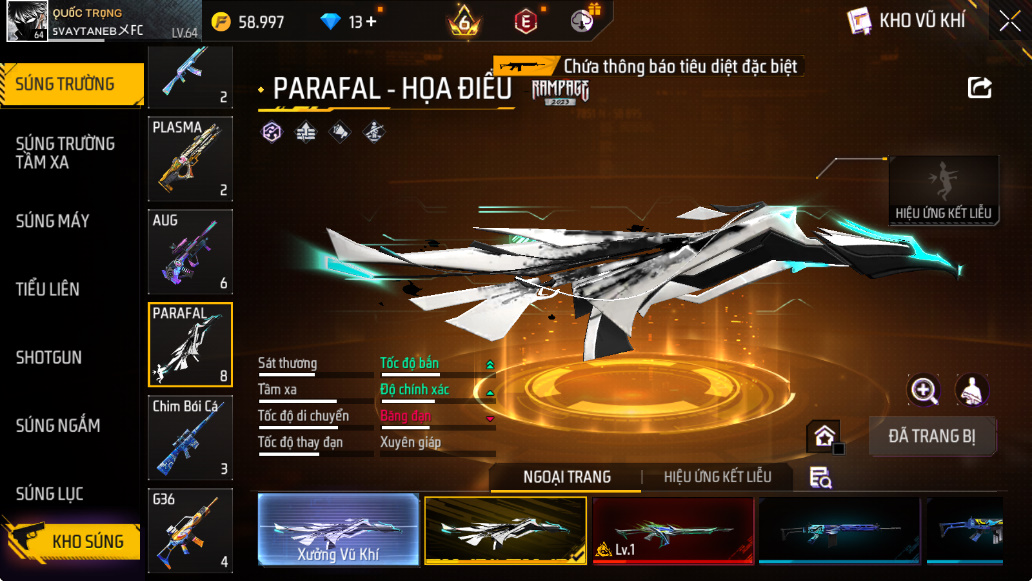Choose the Tiểu Liên category
The width and height of the screenshot is (1032, 581).
click(48, 289)
